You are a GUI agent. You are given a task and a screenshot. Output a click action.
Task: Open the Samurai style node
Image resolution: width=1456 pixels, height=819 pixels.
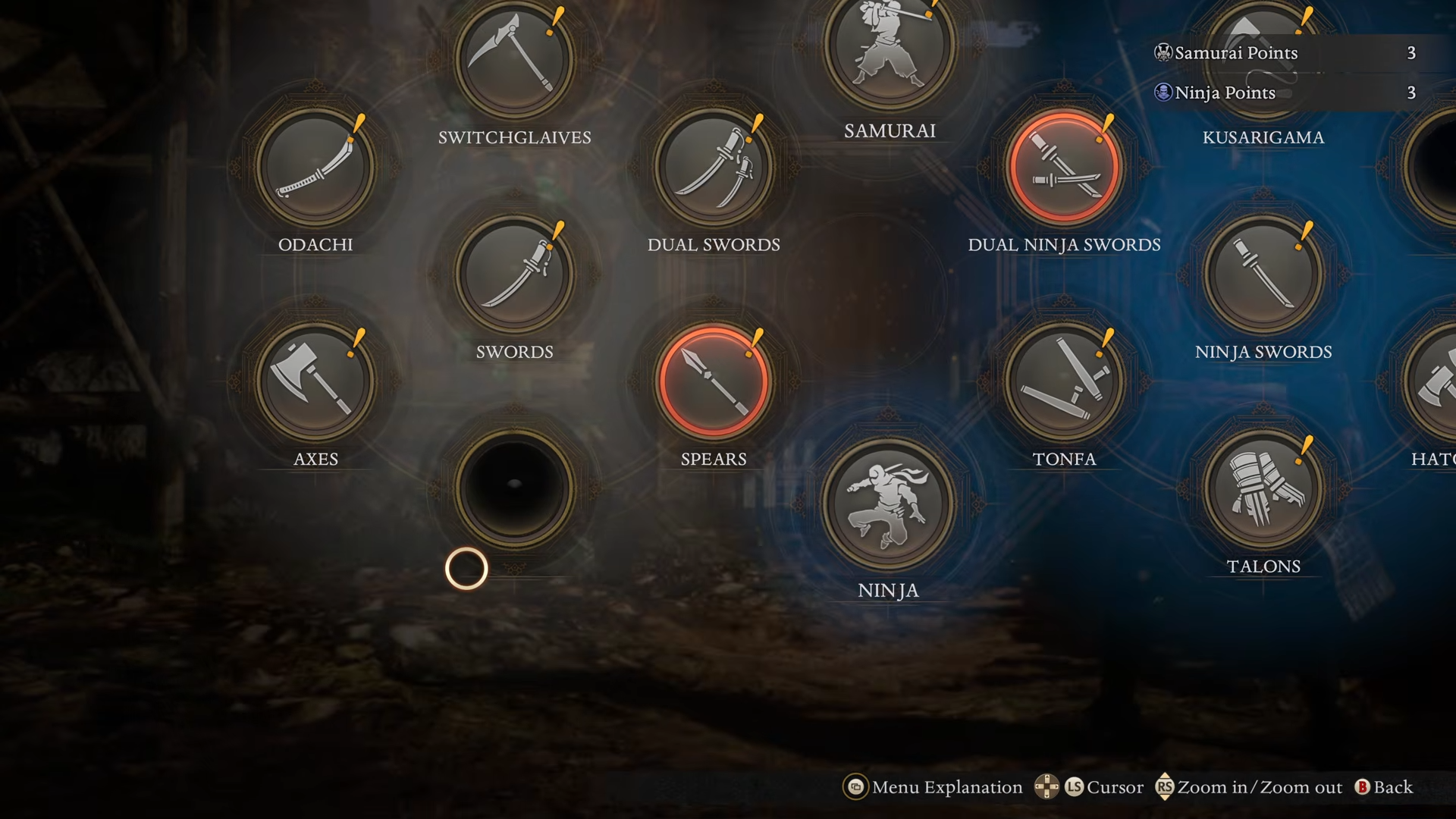tap(890, 47)
